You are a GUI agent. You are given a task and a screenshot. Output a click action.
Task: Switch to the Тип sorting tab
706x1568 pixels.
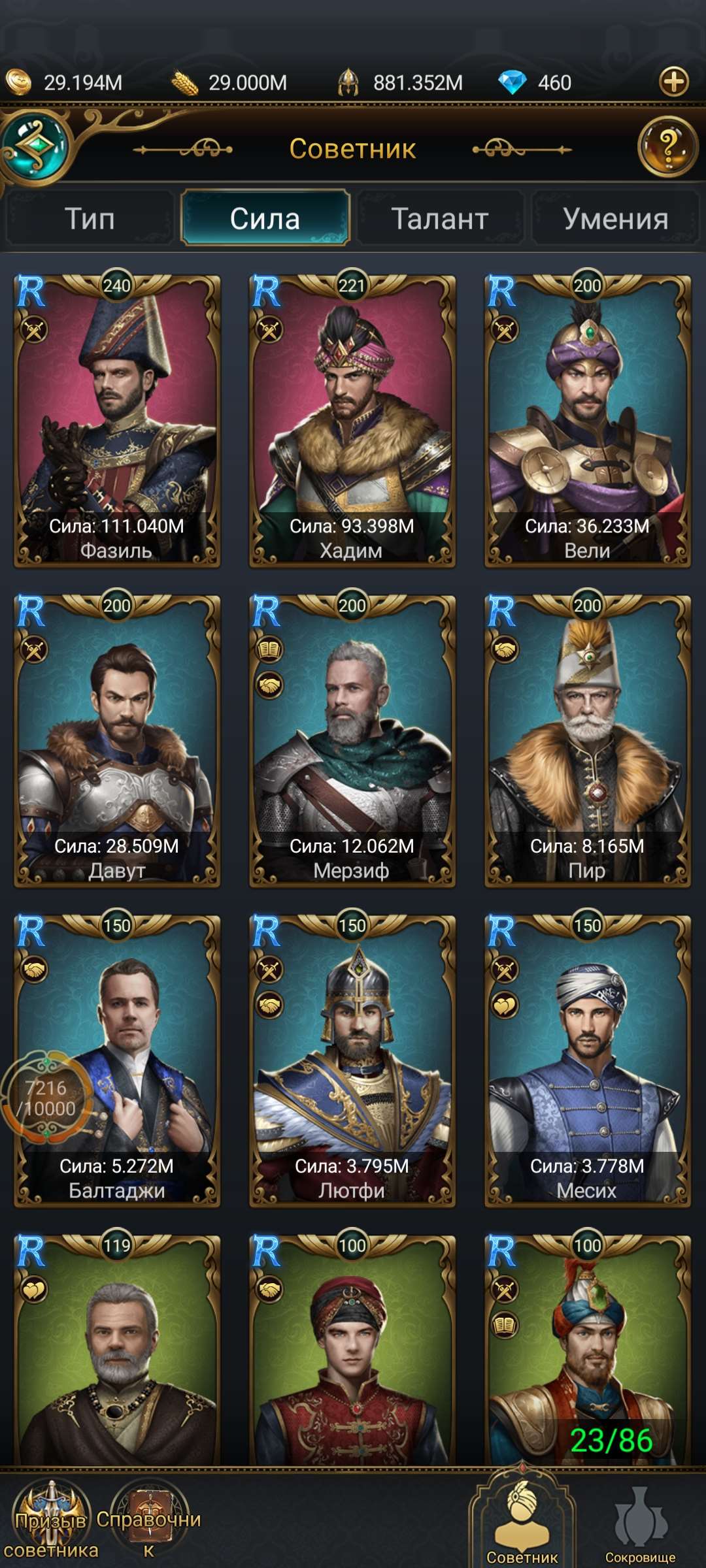coord(90,218)
